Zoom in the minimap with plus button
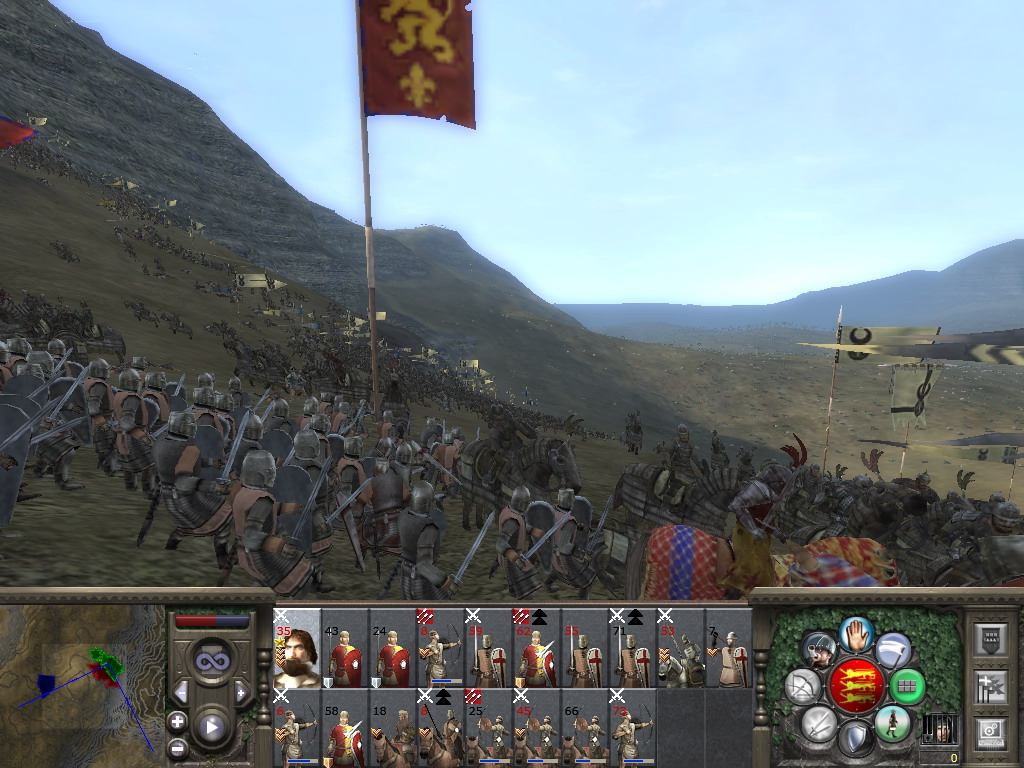Viewport: 1024px width, 768px height. (178, 721)
